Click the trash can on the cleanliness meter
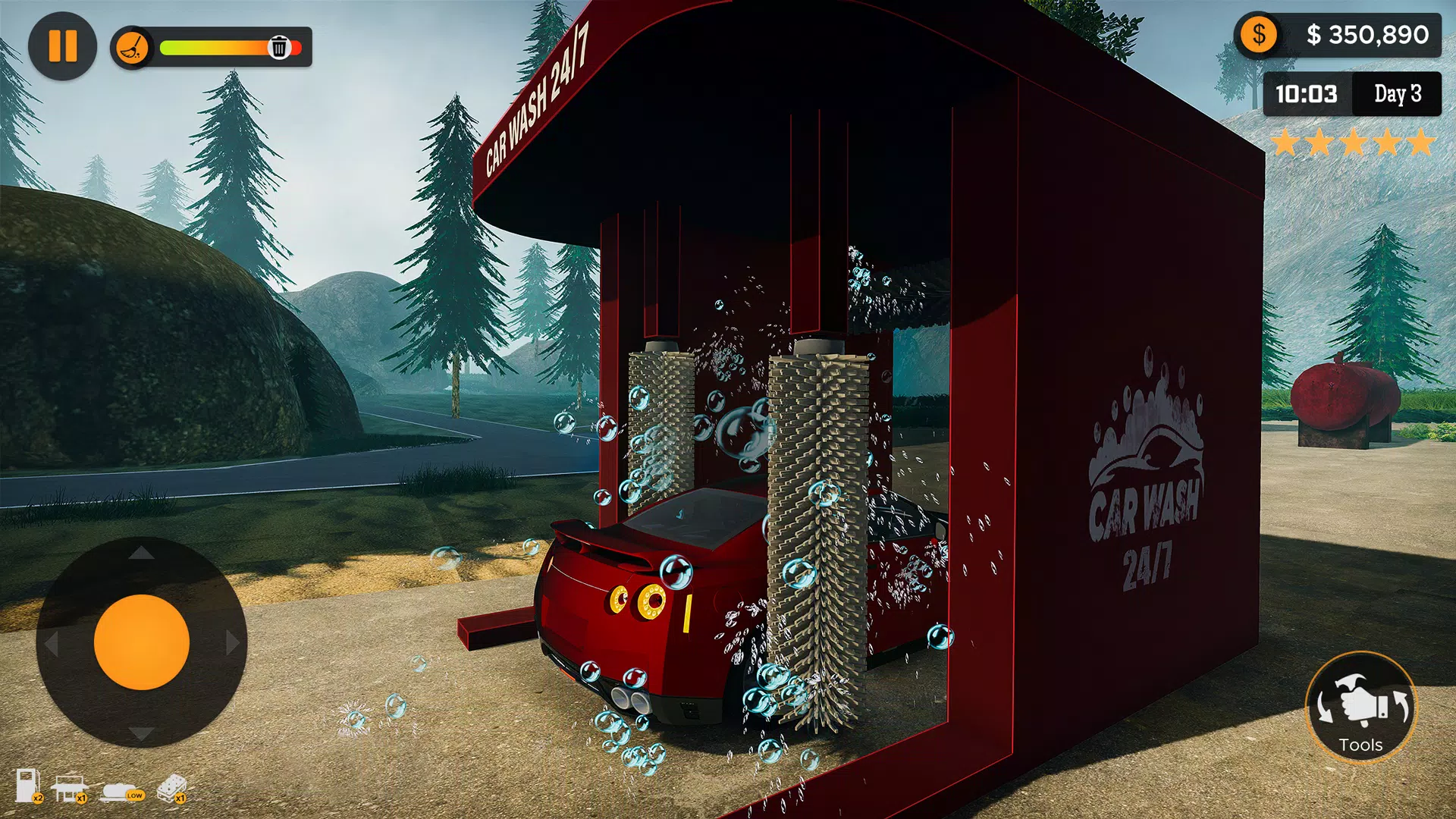This screenshot has width=1456, height=819. [281, 48]
